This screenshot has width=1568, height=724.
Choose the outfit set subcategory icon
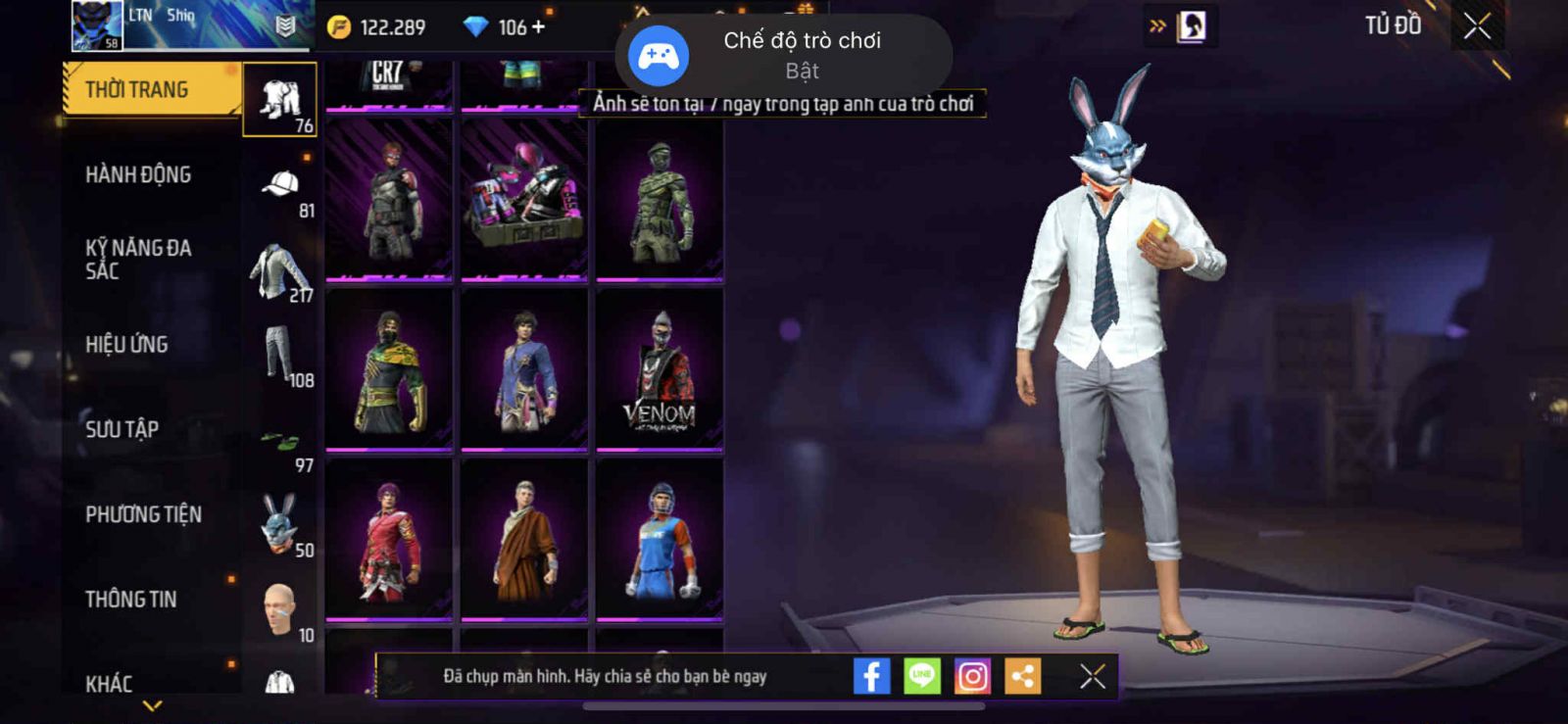279,99
